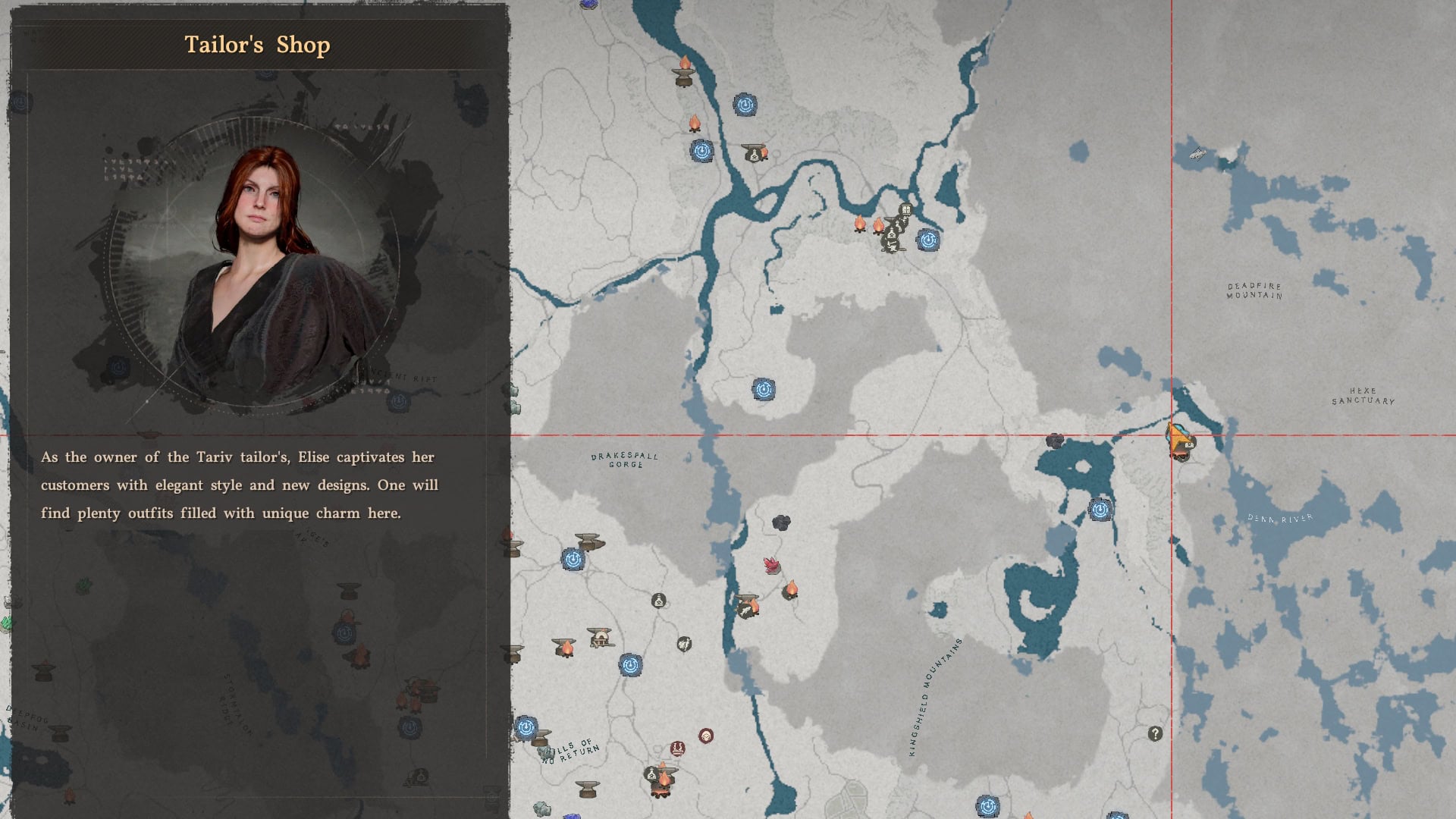Select the fish marker near Deadfire Mountain

click(1197, 154)
